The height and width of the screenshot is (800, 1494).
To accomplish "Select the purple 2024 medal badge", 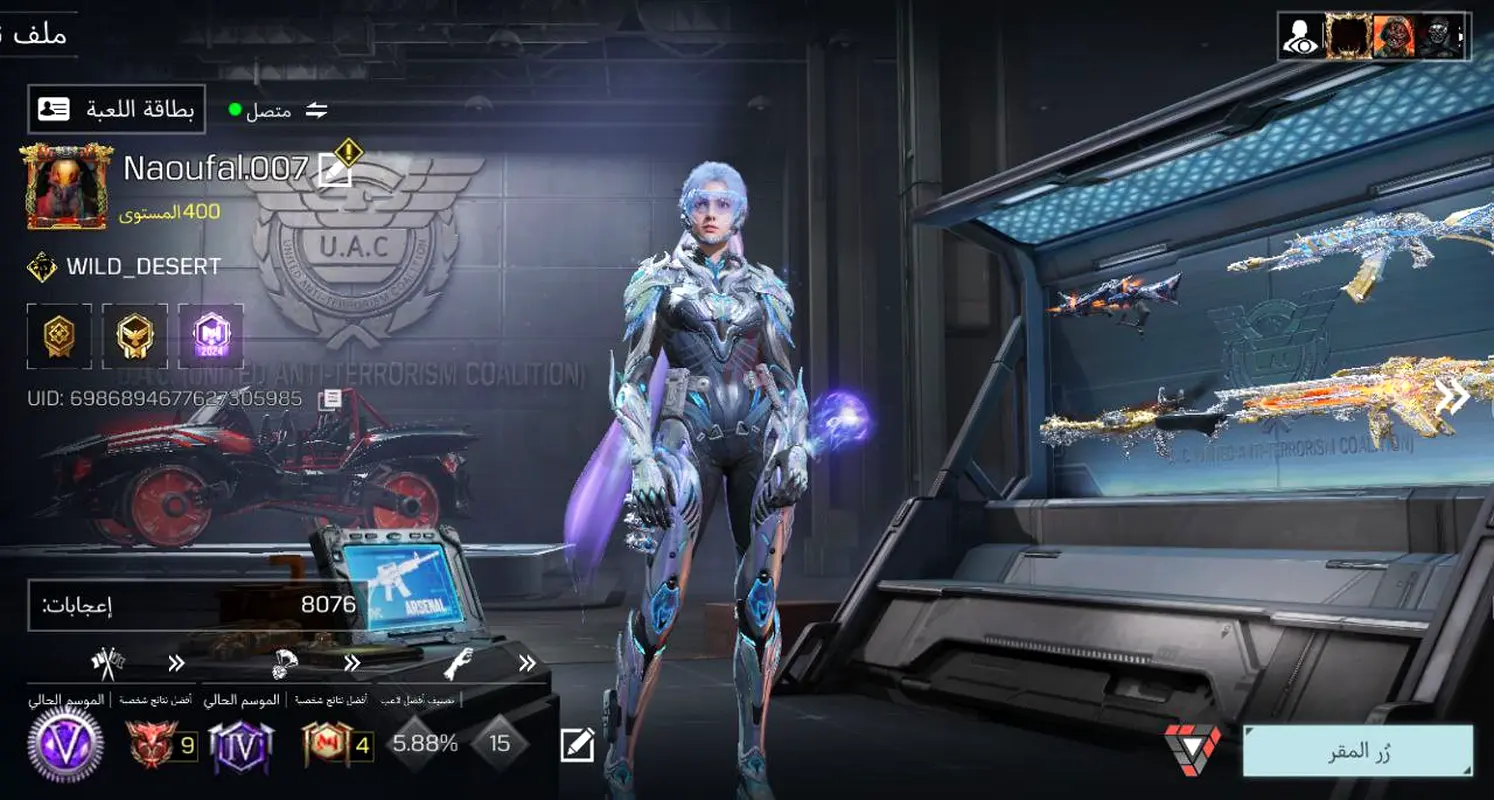I will click(x=210, y=336).
